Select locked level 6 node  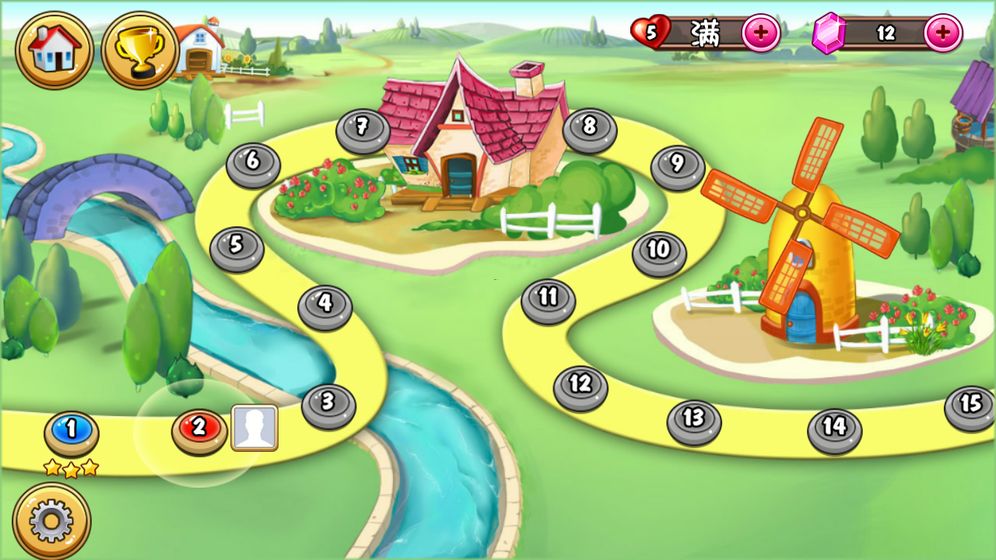pyautogui.click(x=253, y=162)
